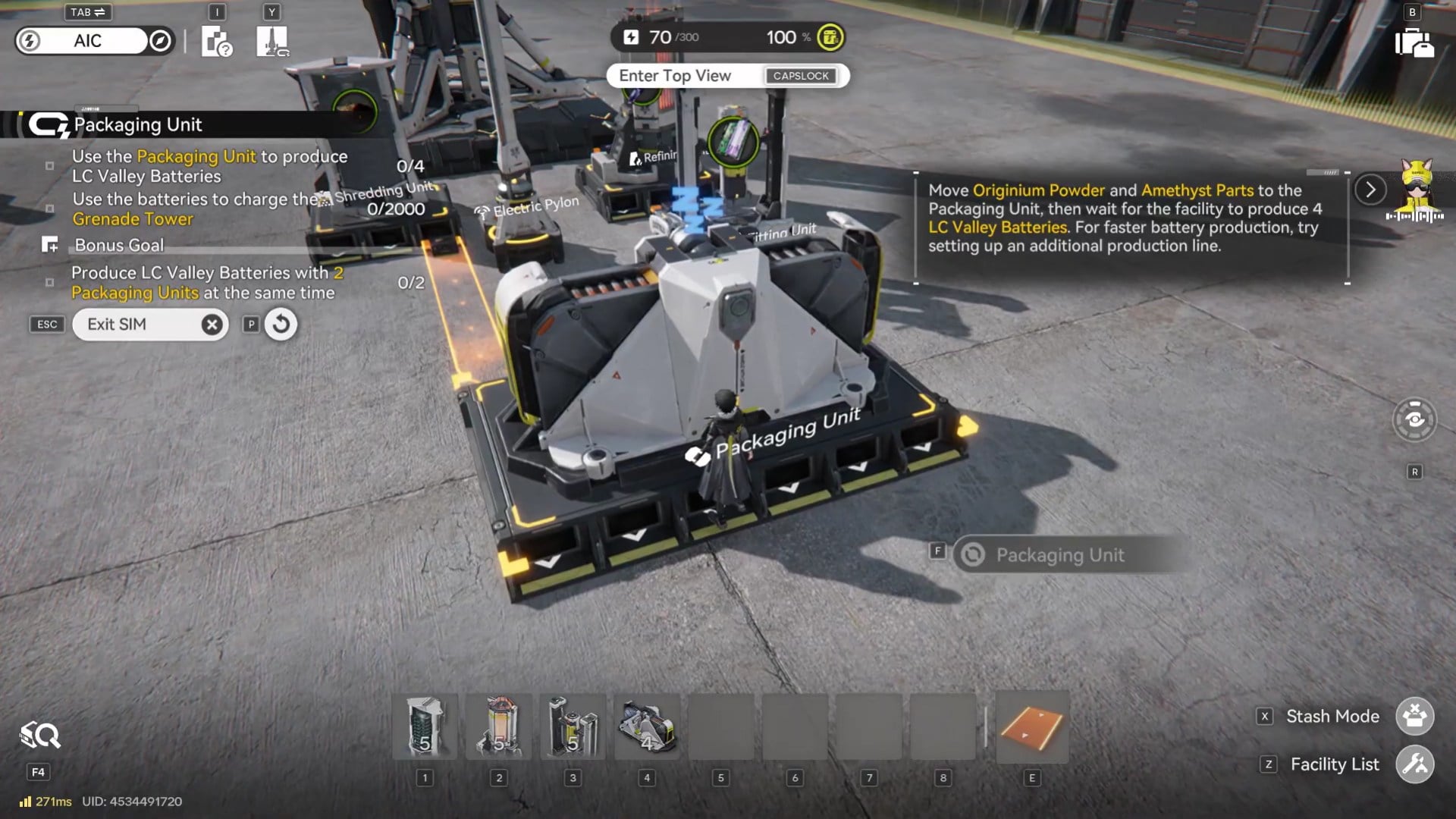Activate Stash Mode

(1414, 716)
